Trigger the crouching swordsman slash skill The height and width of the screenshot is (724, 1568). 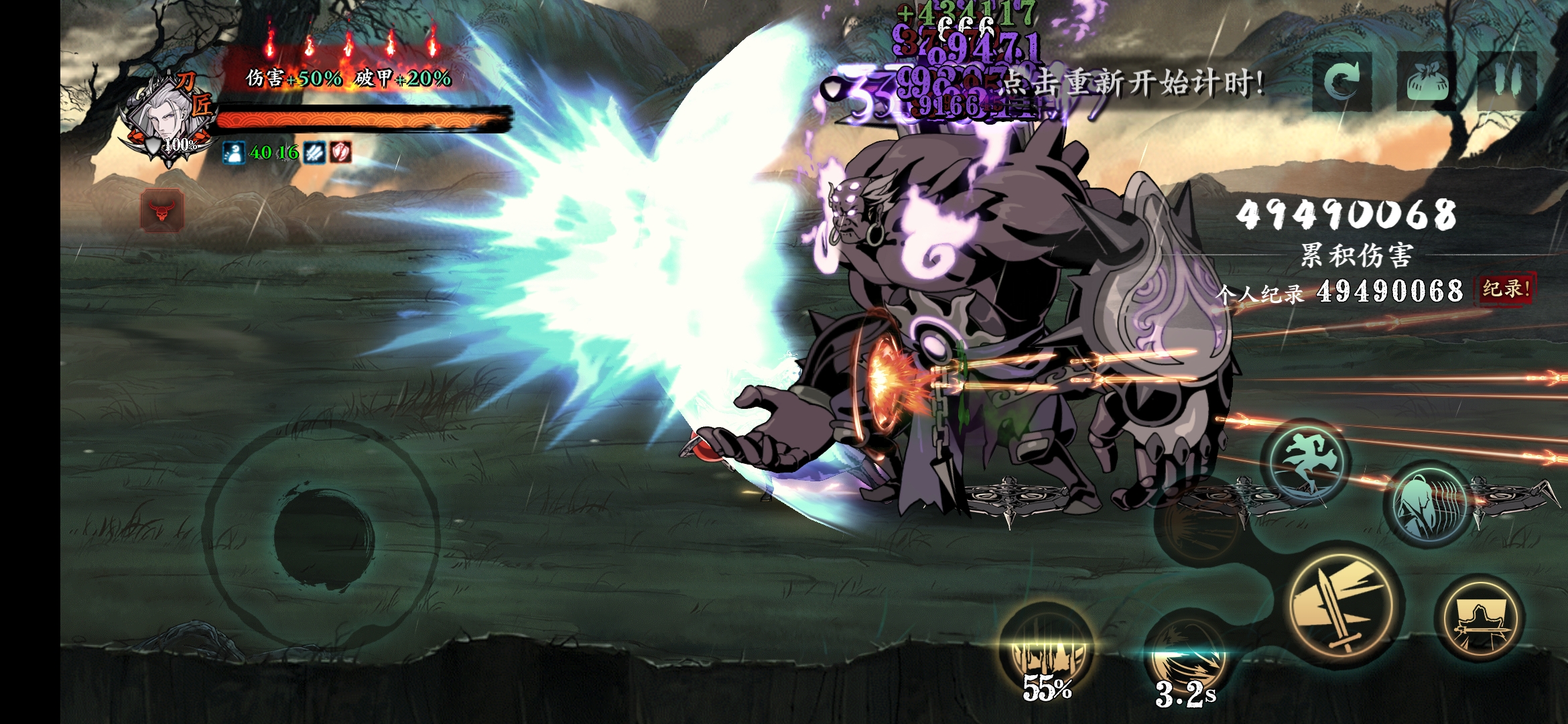[1480, 618]
